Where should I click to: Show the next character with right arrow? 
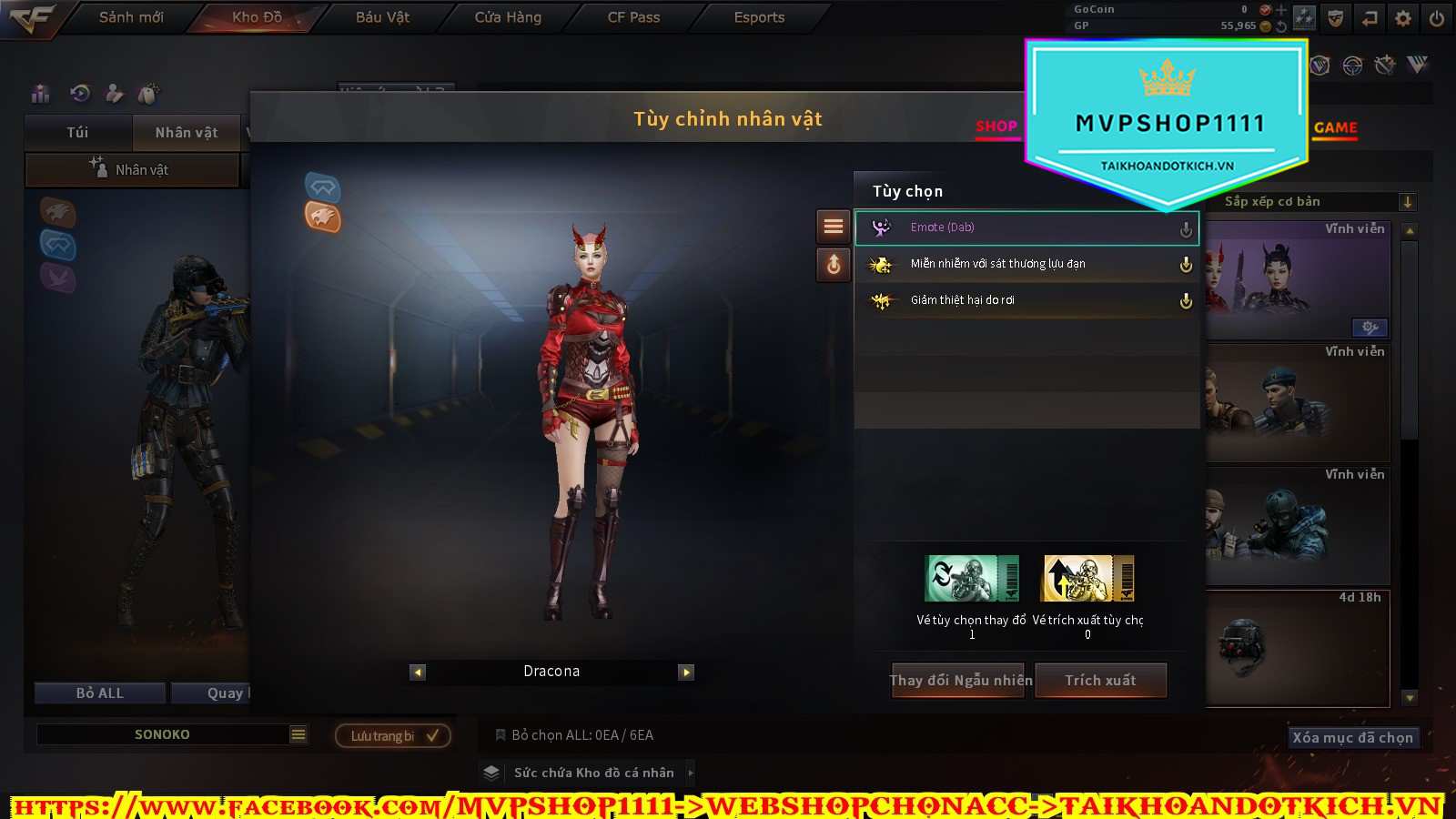[686, 672]
